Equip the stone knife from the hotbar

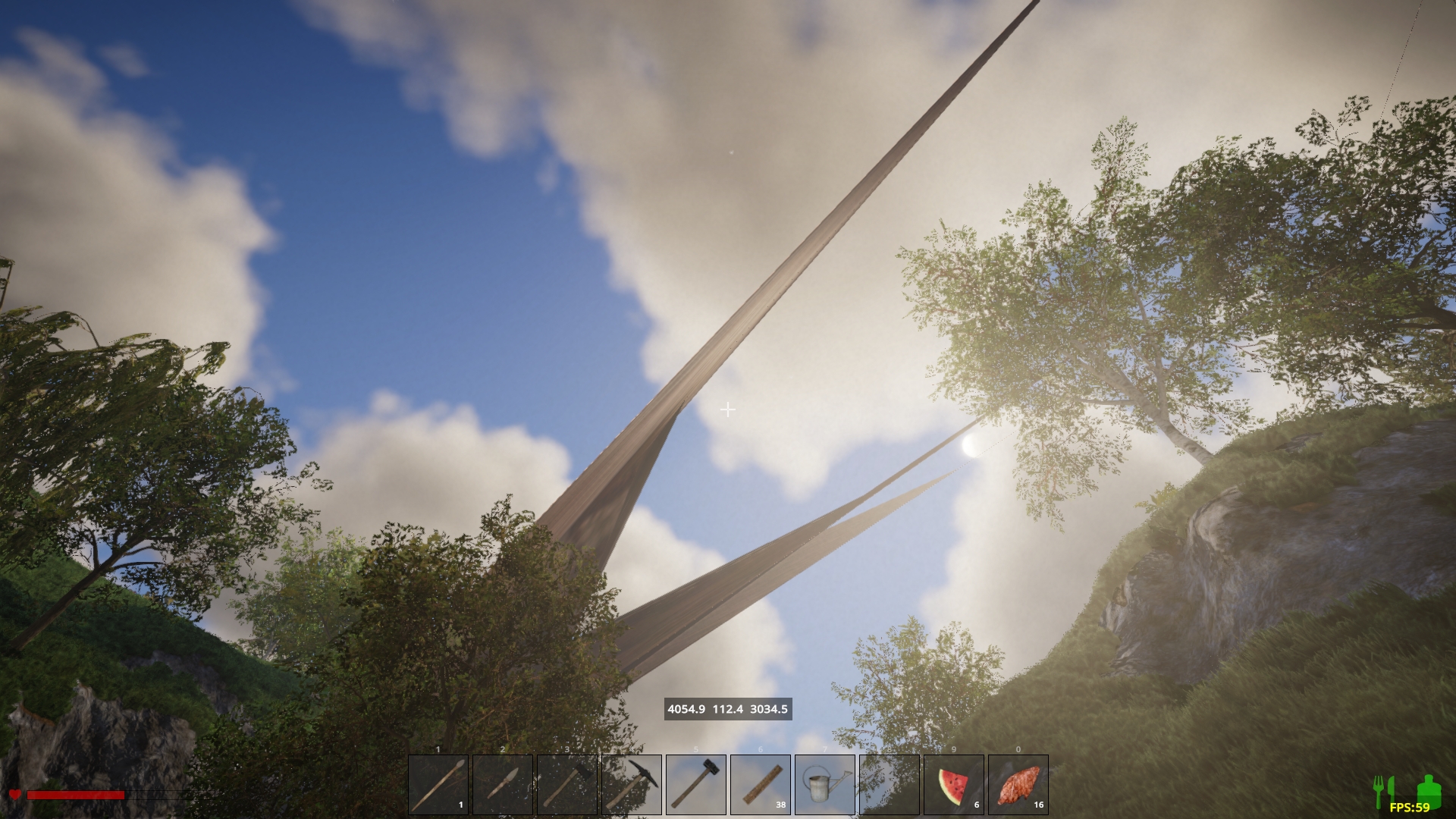tap(503, 784)
